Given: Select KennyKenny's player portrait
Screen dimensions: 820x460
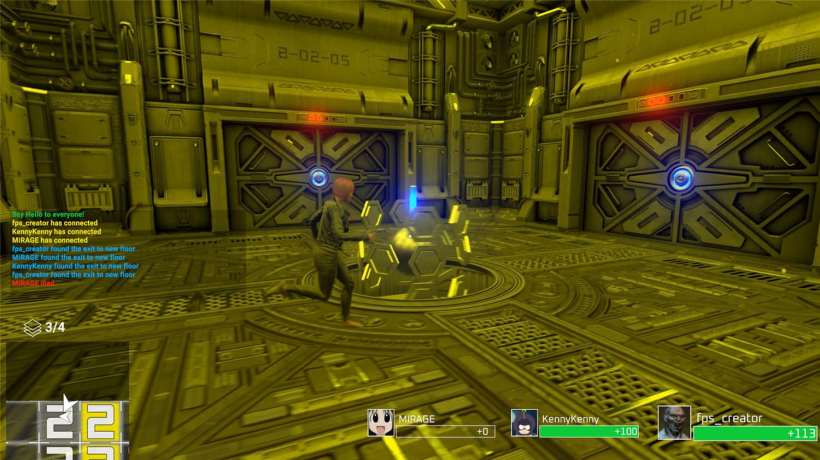Looking at the screenshot, I should (524, 423).
